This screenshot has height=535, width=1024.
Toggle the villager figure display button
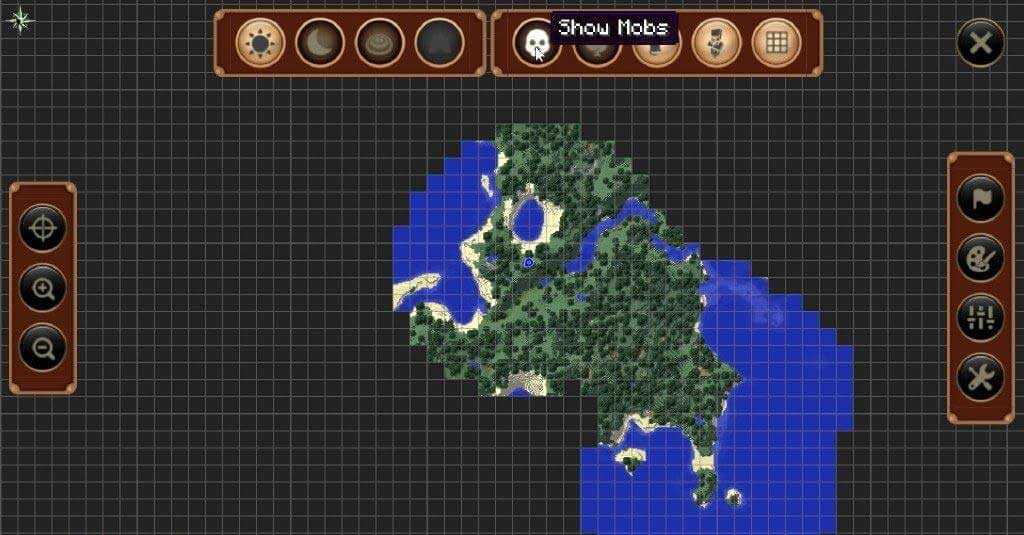(x=717, y=43)
